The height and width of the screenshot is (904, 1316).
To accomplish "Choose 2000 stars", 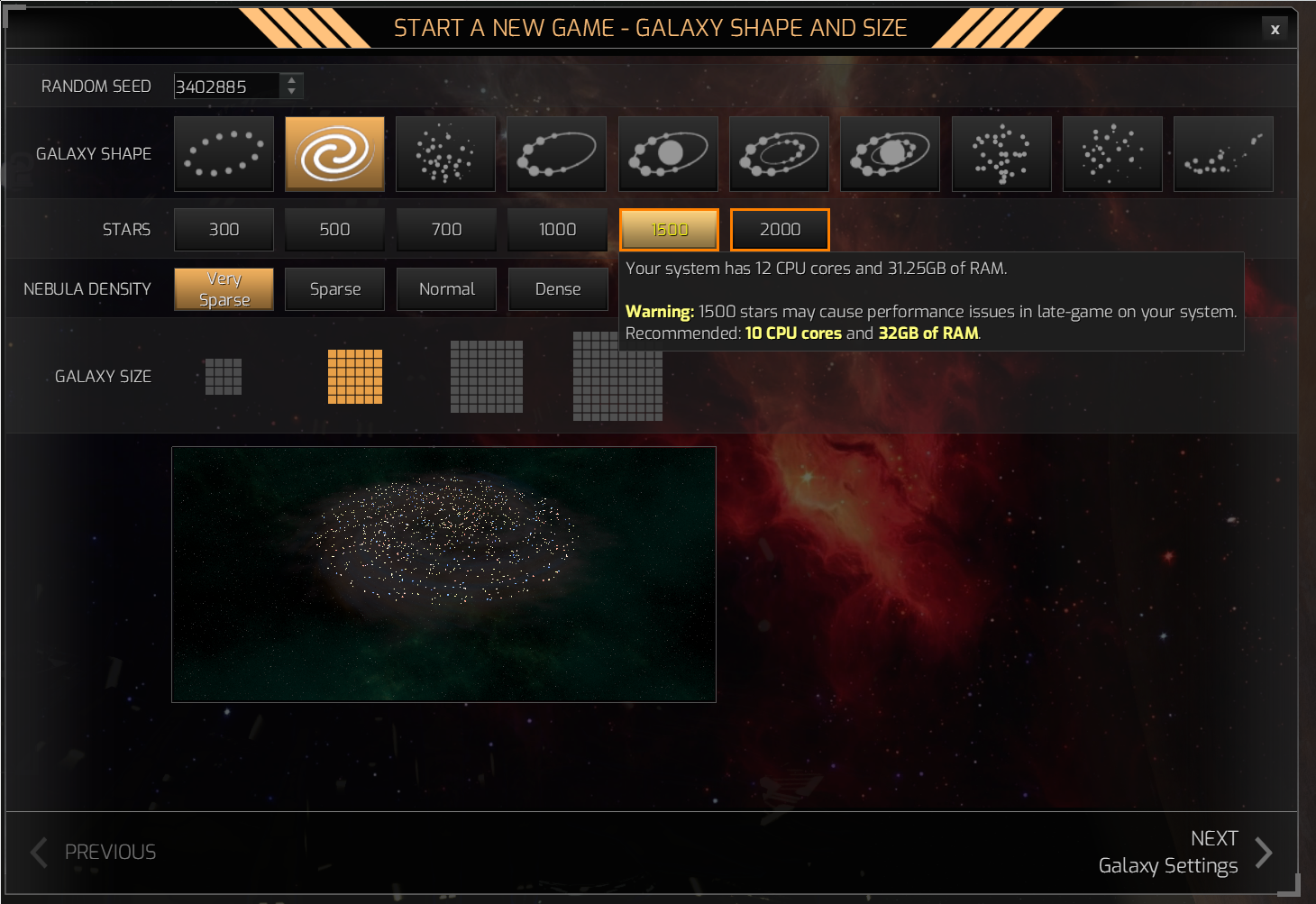I will click(x=779, y=229).
